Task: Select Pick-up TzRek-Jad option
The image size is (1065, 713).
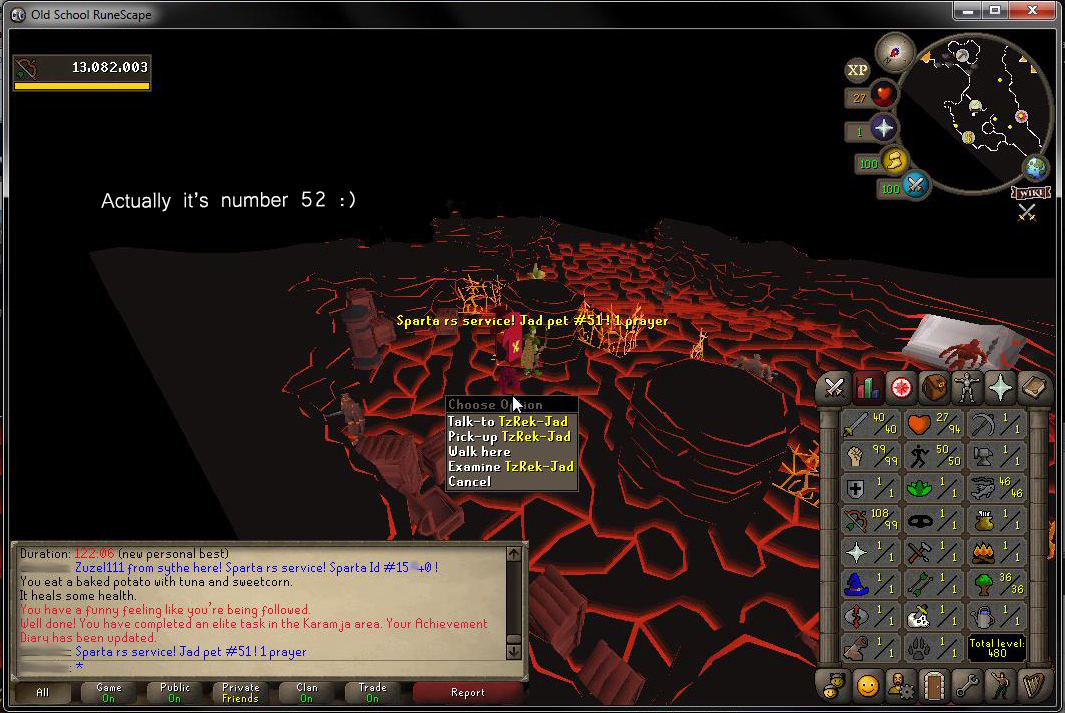Action: pyautogui.click(x=509, y=437)
